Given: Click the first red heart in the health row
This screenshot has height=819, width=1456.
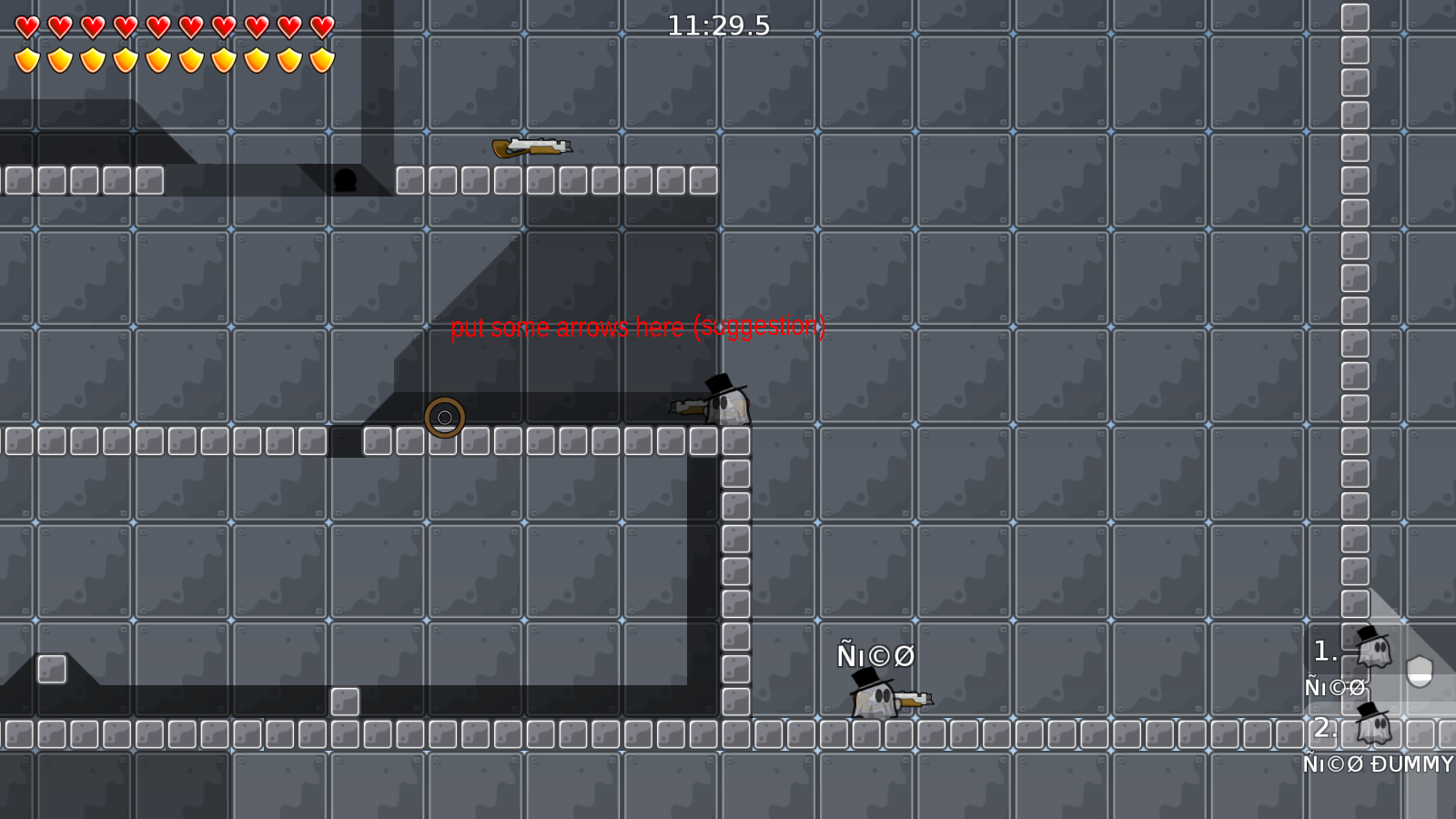Looking at the screenshot, I should tap(27, 25).
